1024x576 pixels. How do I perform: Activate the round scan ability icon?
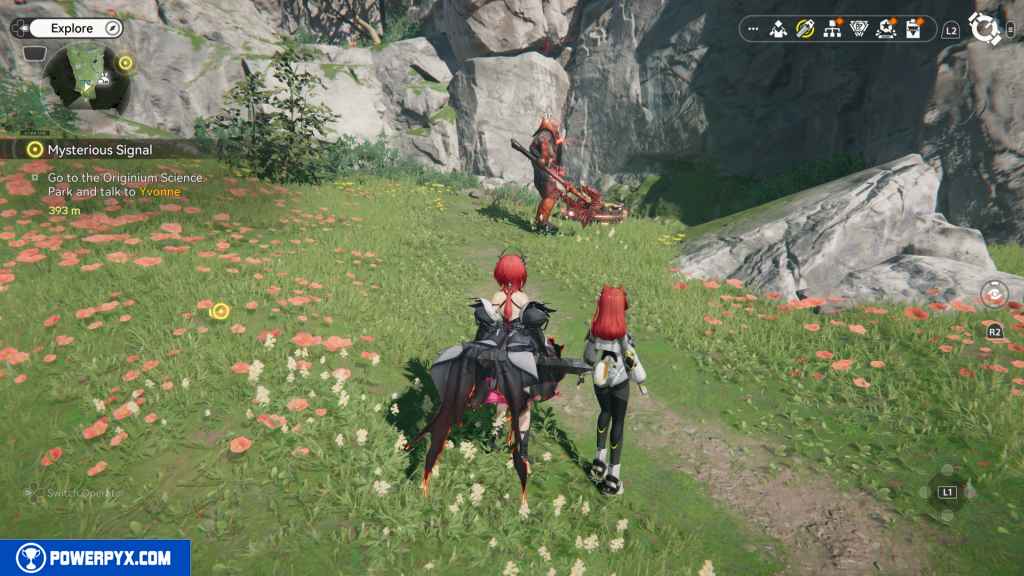(993, 294)
